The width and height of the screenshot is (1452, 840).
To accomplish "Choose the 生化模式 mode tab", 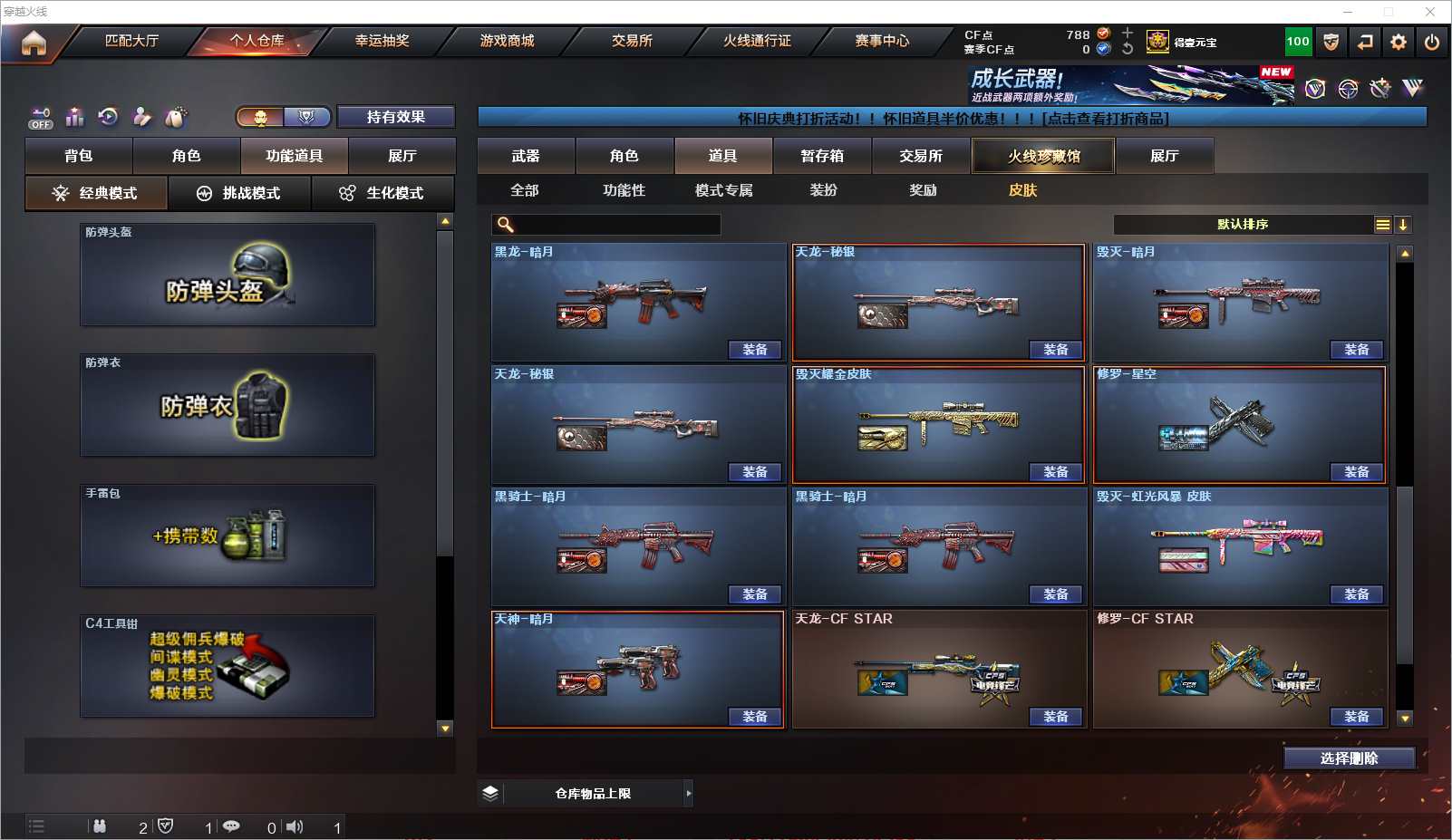I will click(383, 193).
